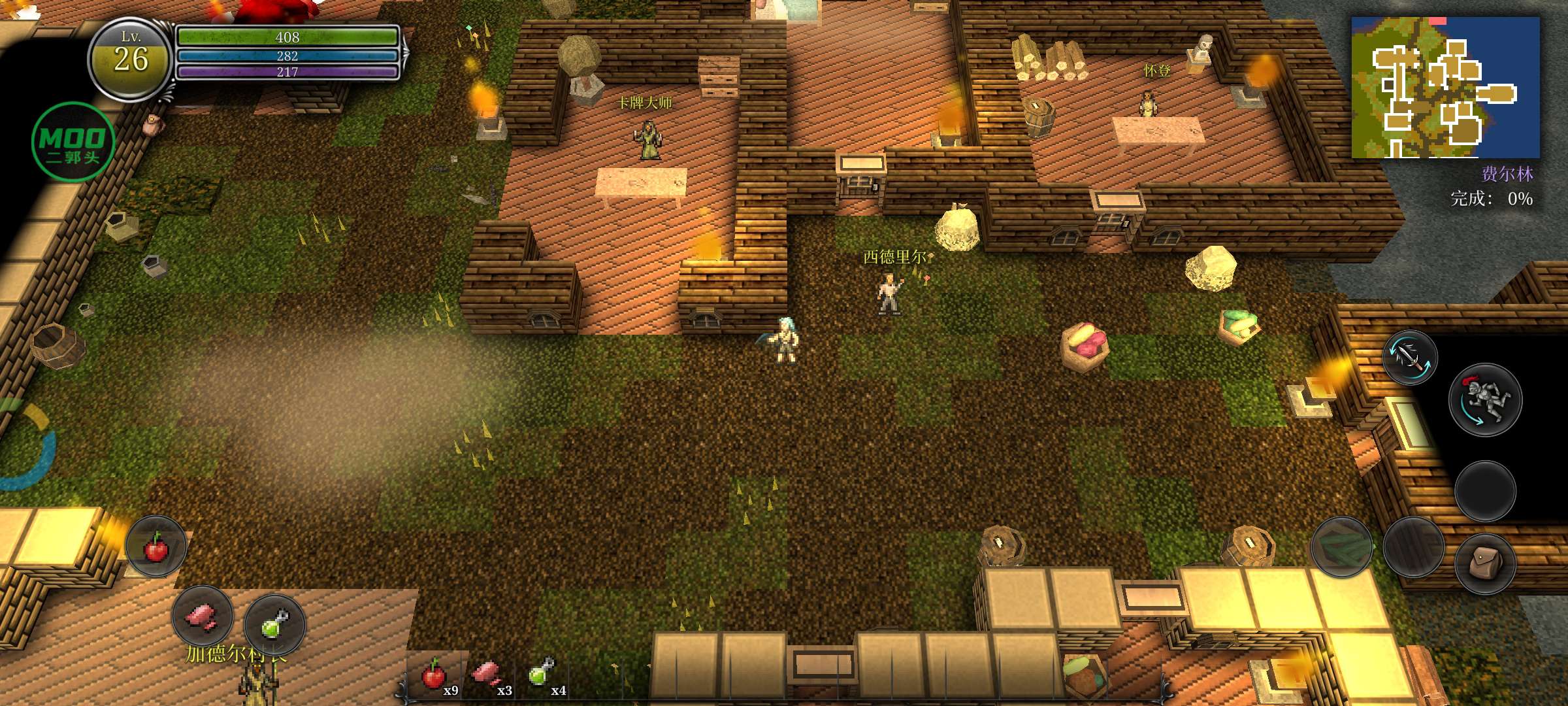The image size is (1568, 706).
Task: Drink the green potion round button
Action: pos(275,624)
